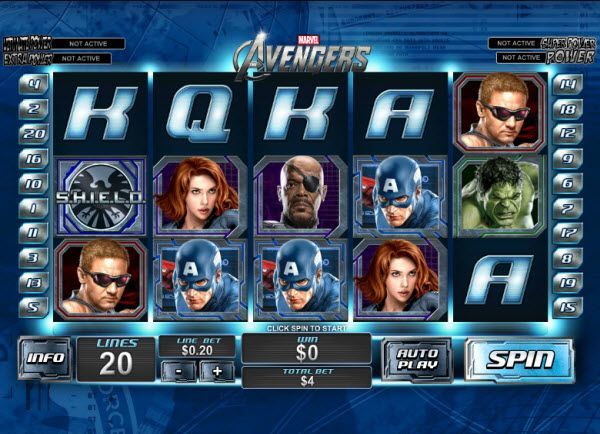Activate payline number 18
This screenshot has width=600, height=434.
(567, 109)
